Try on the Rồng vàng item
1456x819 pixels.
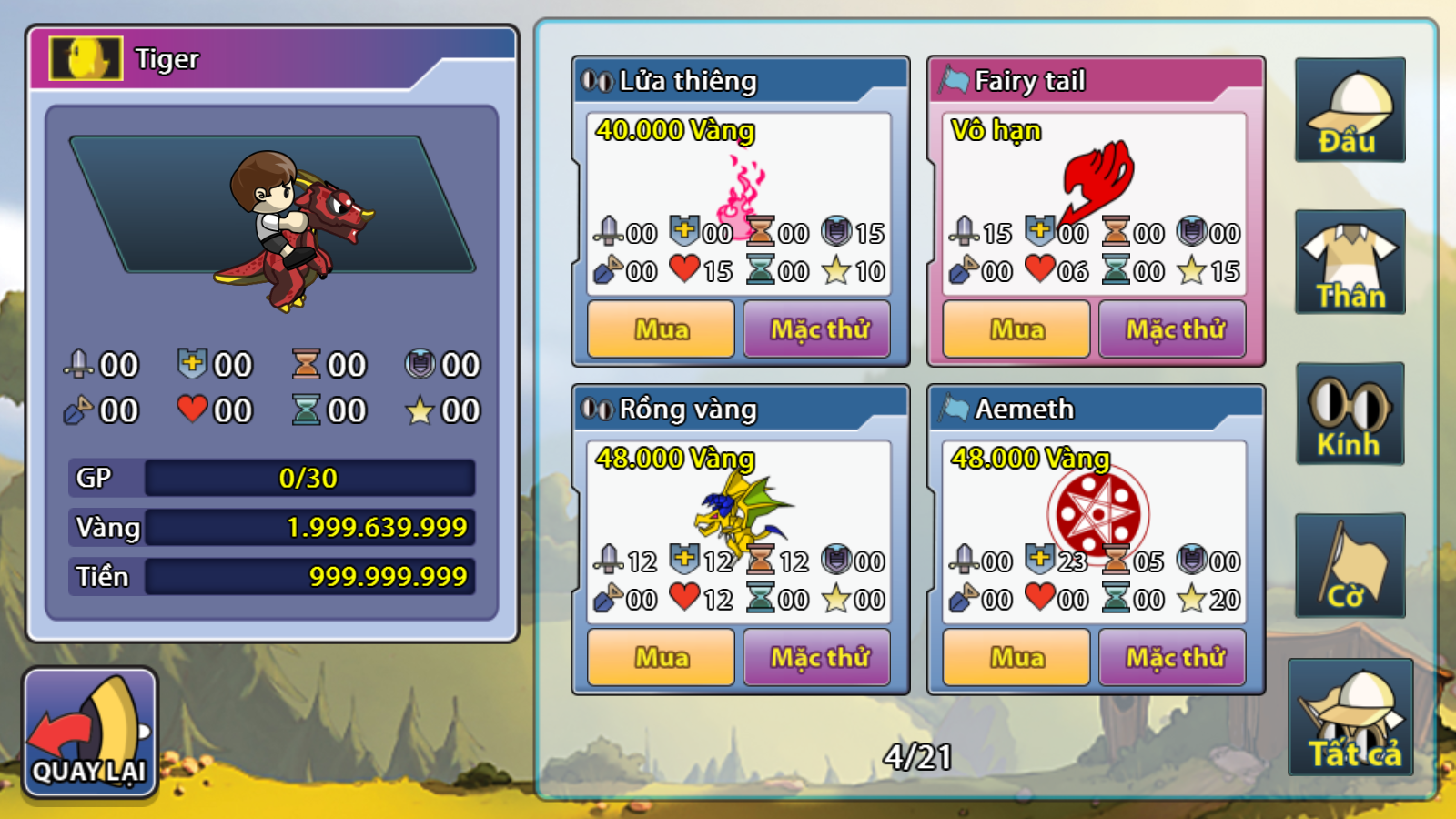(816, 657)
